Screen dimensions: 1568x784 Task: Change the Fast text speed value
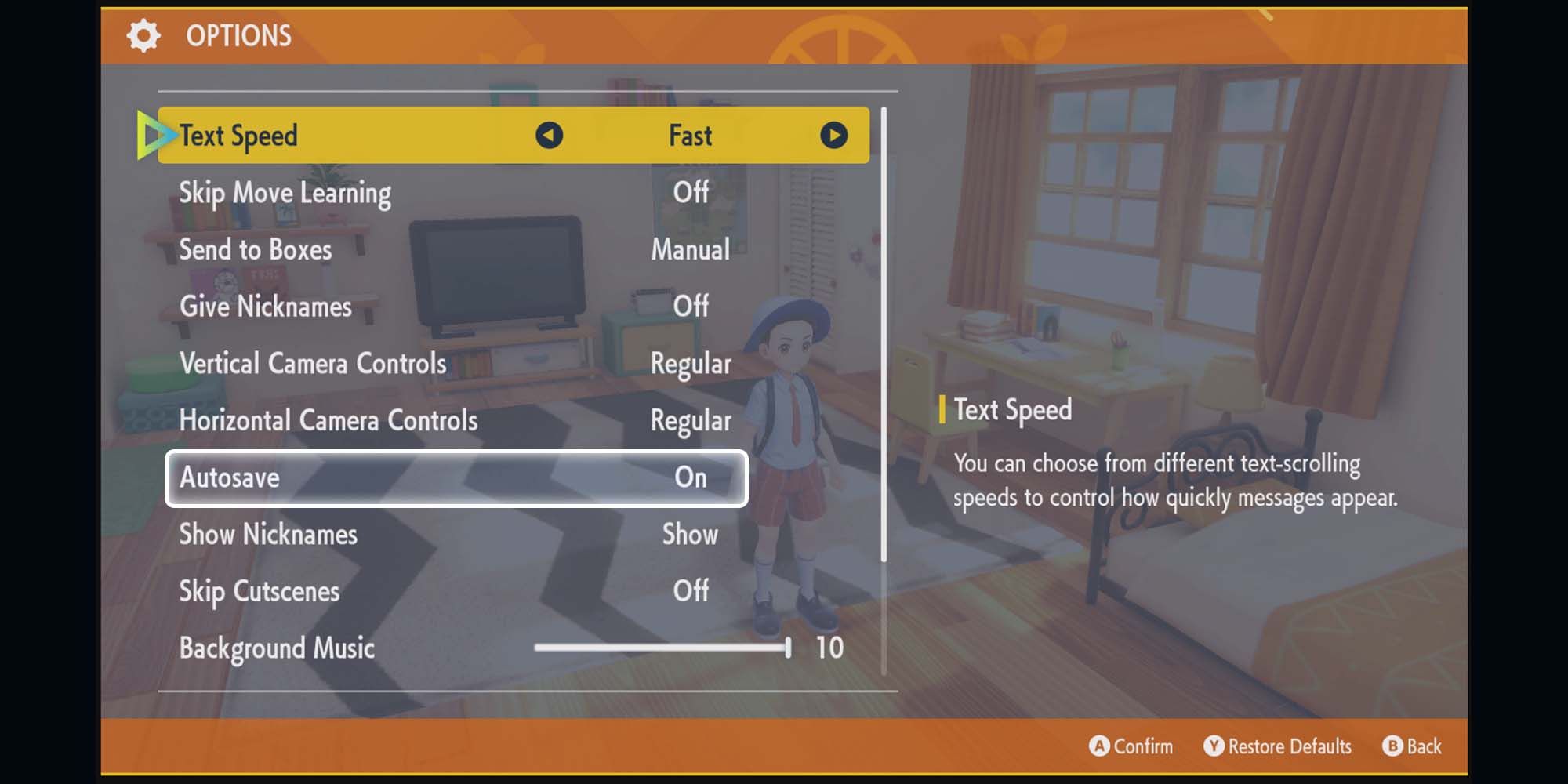pos(690,135)
